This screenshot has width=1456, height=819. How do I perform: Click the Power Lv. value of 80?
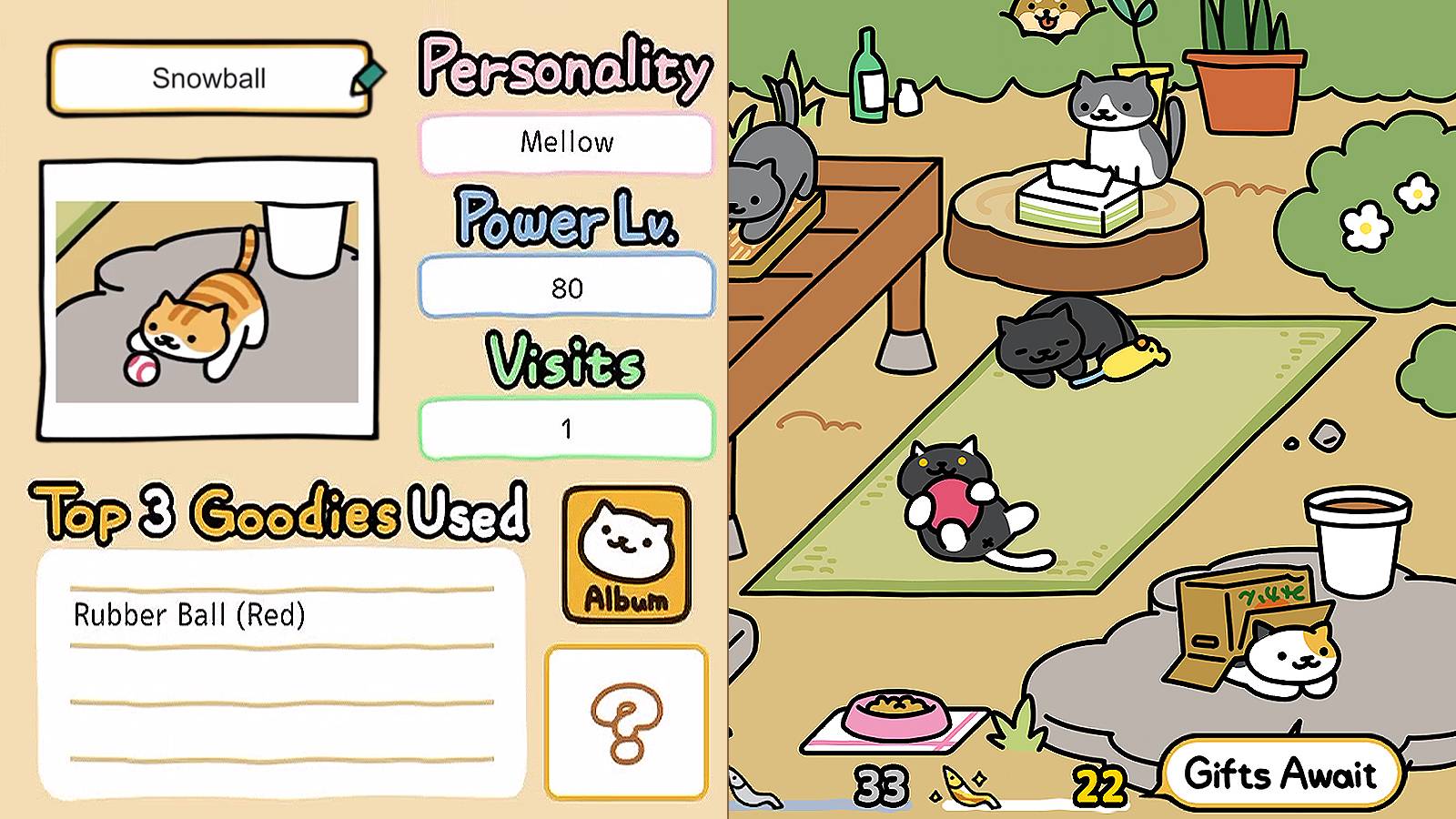[x=566, y=288]
